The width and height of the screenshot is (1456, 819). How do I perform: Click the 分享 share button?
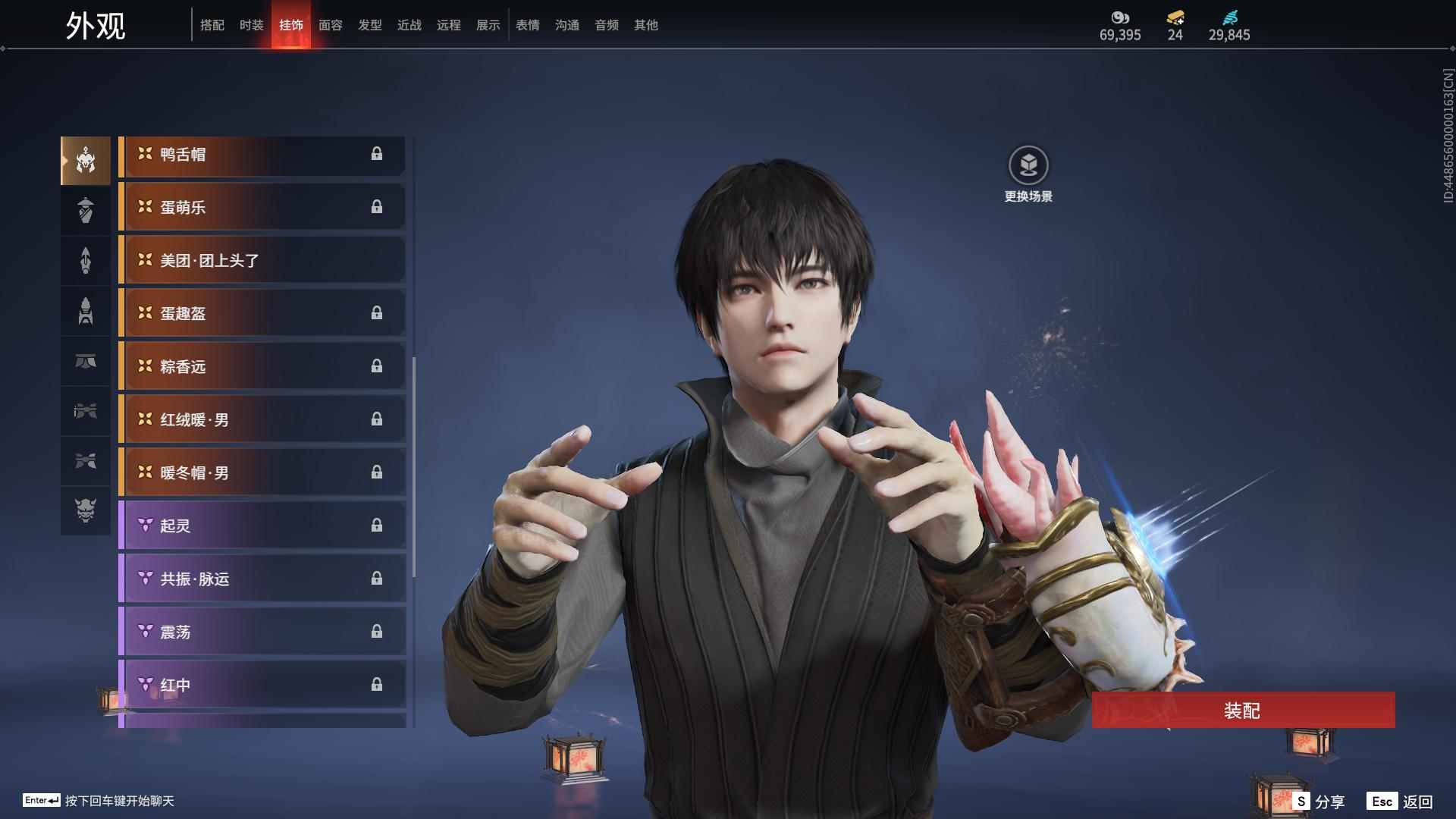click(1319, 801)
